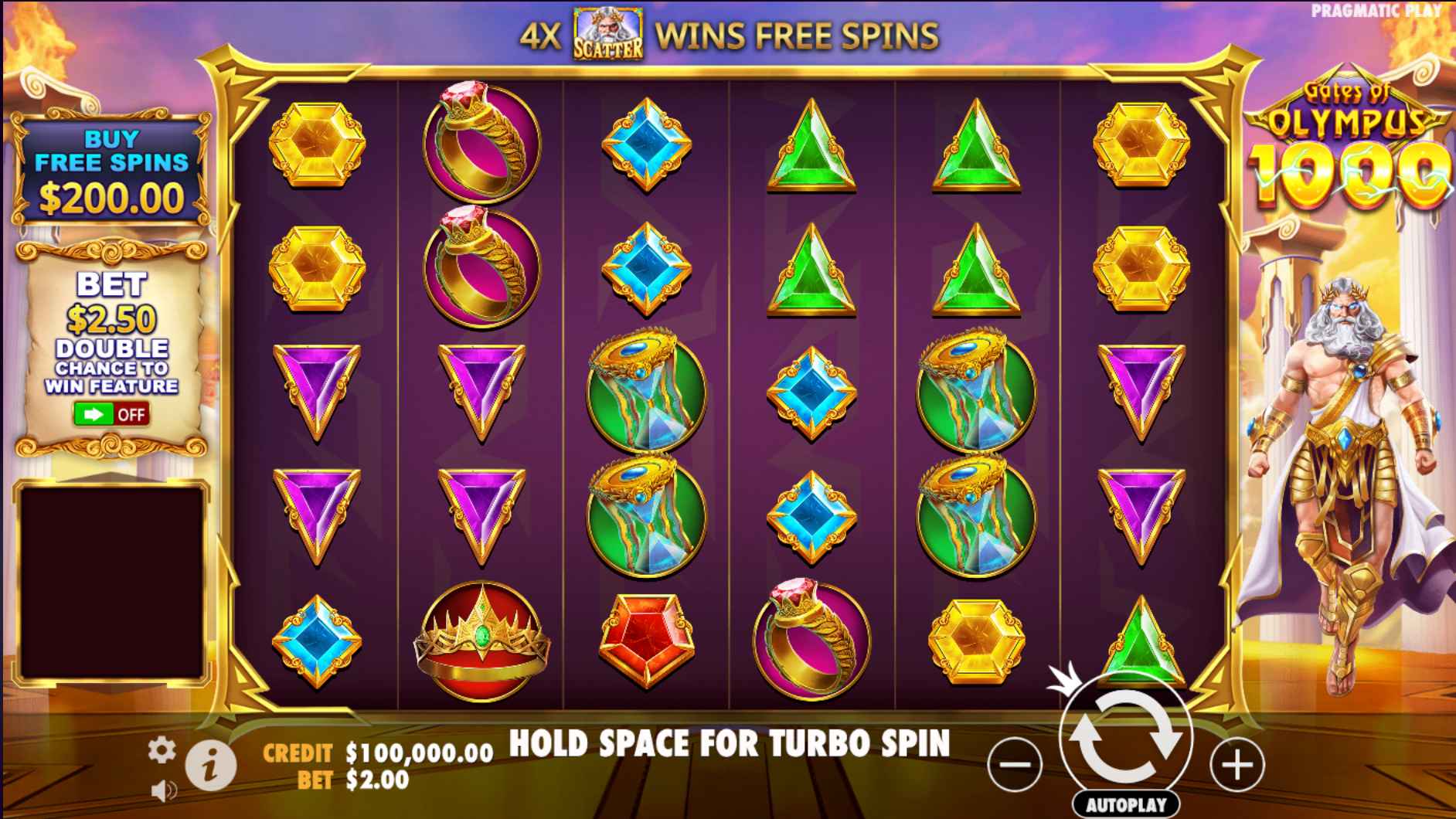
Task: Mute the sound with the speaker icon
Action: (163, 790)
